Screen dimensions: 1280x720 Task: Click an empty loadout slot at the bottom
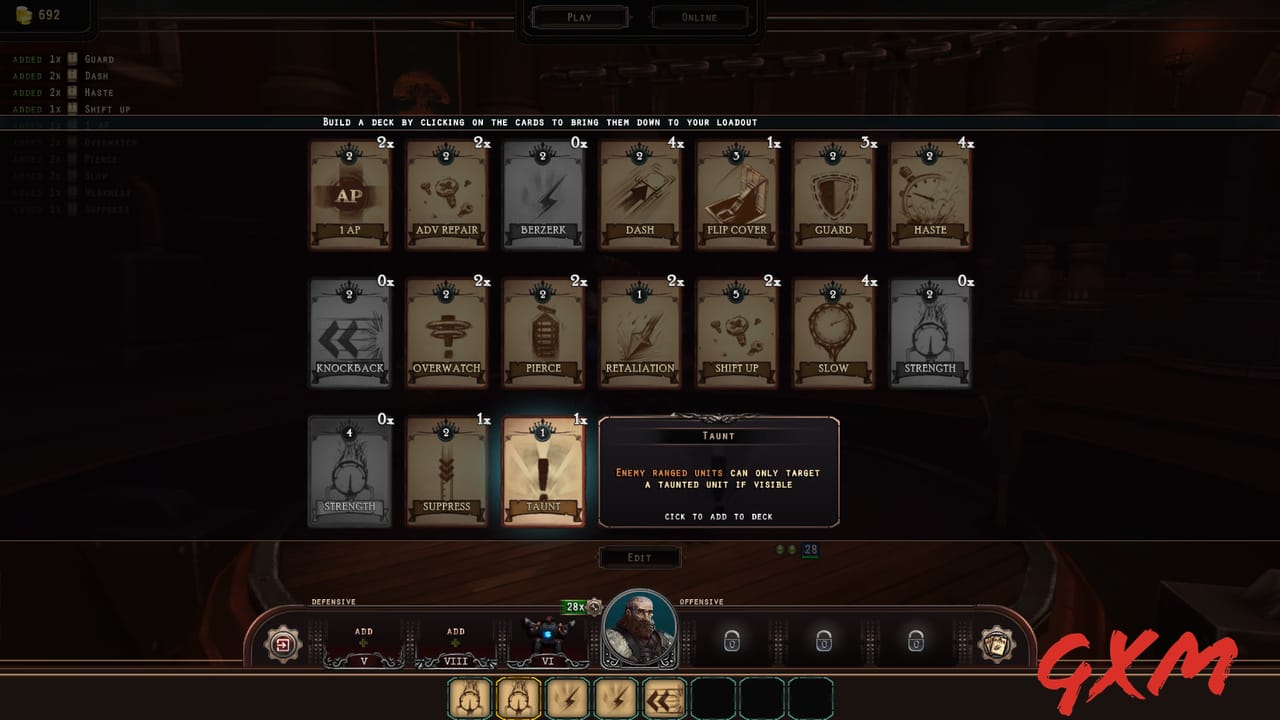[713, 697]
